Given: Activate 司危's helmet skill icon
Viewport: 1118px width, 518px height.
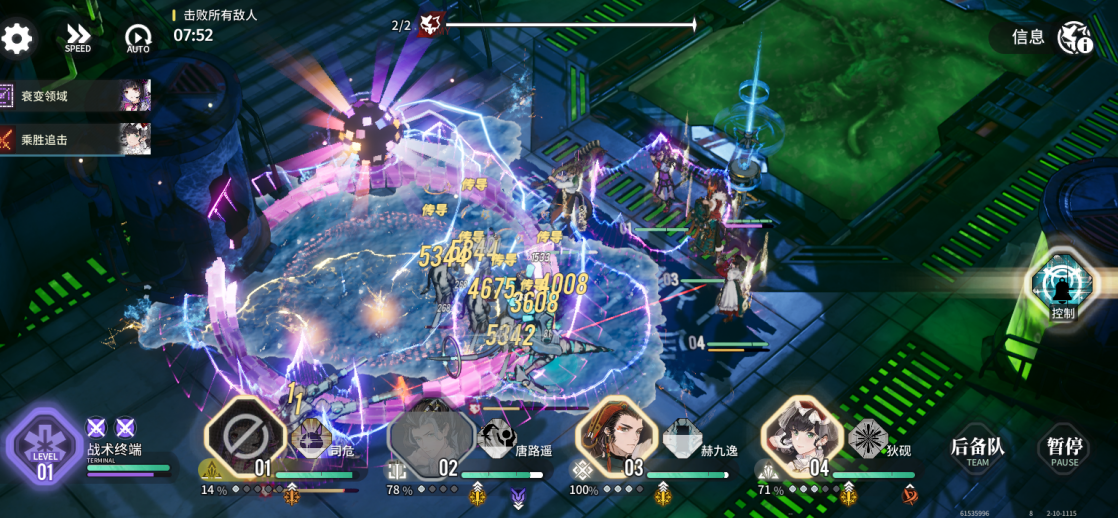Looking at the screenshot, I should pos(311,438).
